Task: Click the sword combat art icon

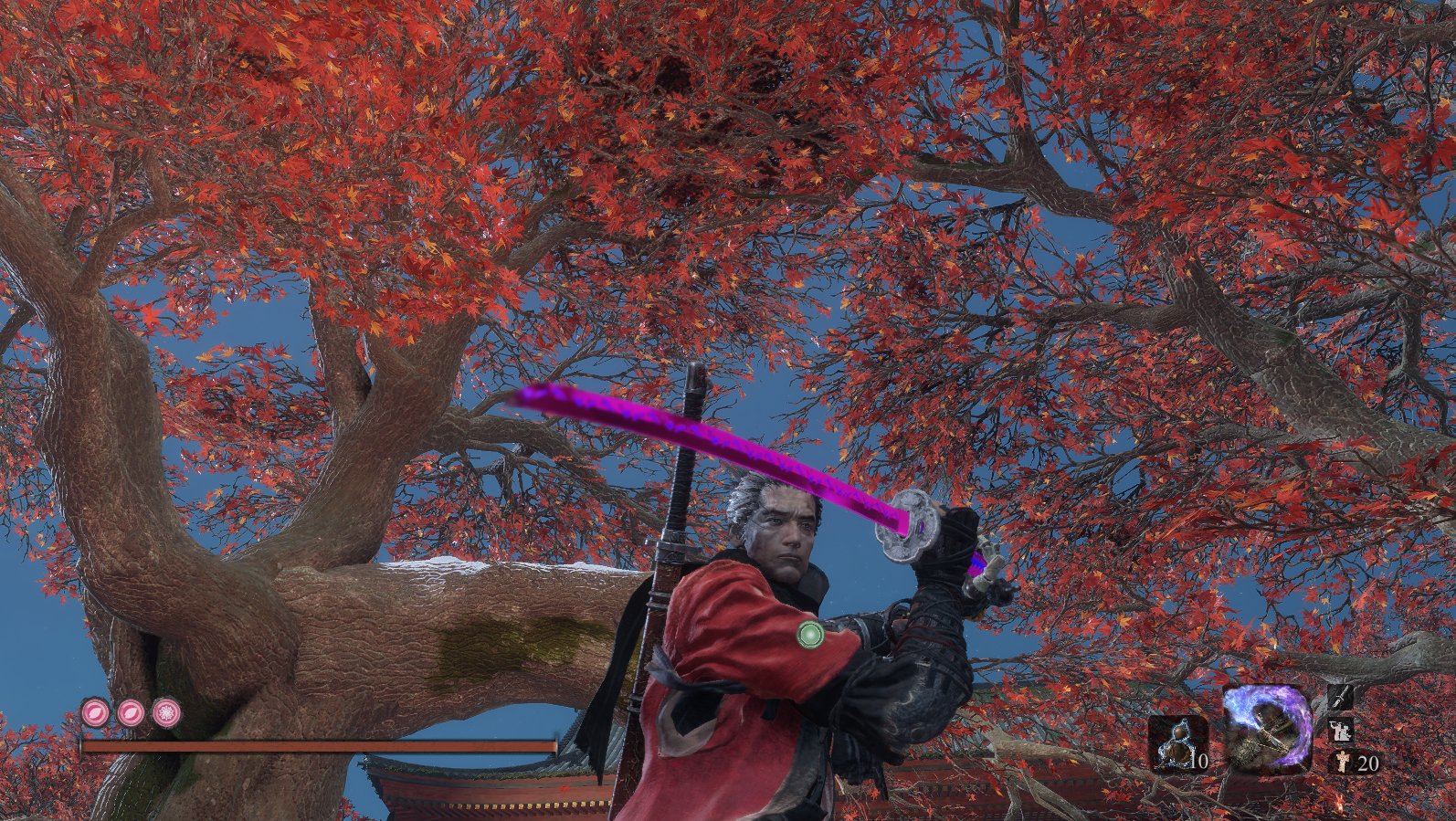Action: pos(1340,698)
